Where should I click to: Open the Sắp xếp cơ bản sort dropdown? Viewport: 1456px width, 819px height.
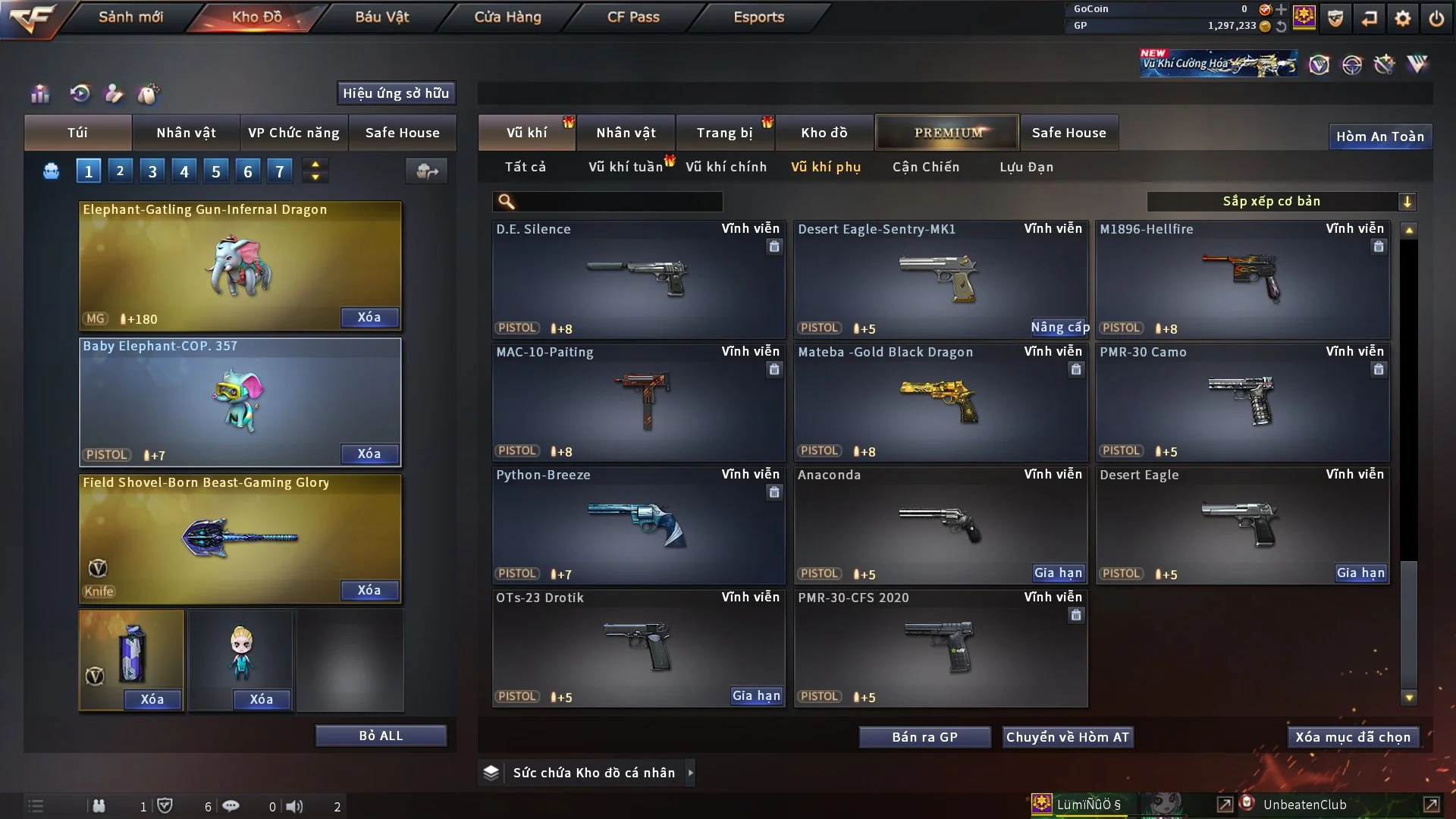(x=1281, y=202)
